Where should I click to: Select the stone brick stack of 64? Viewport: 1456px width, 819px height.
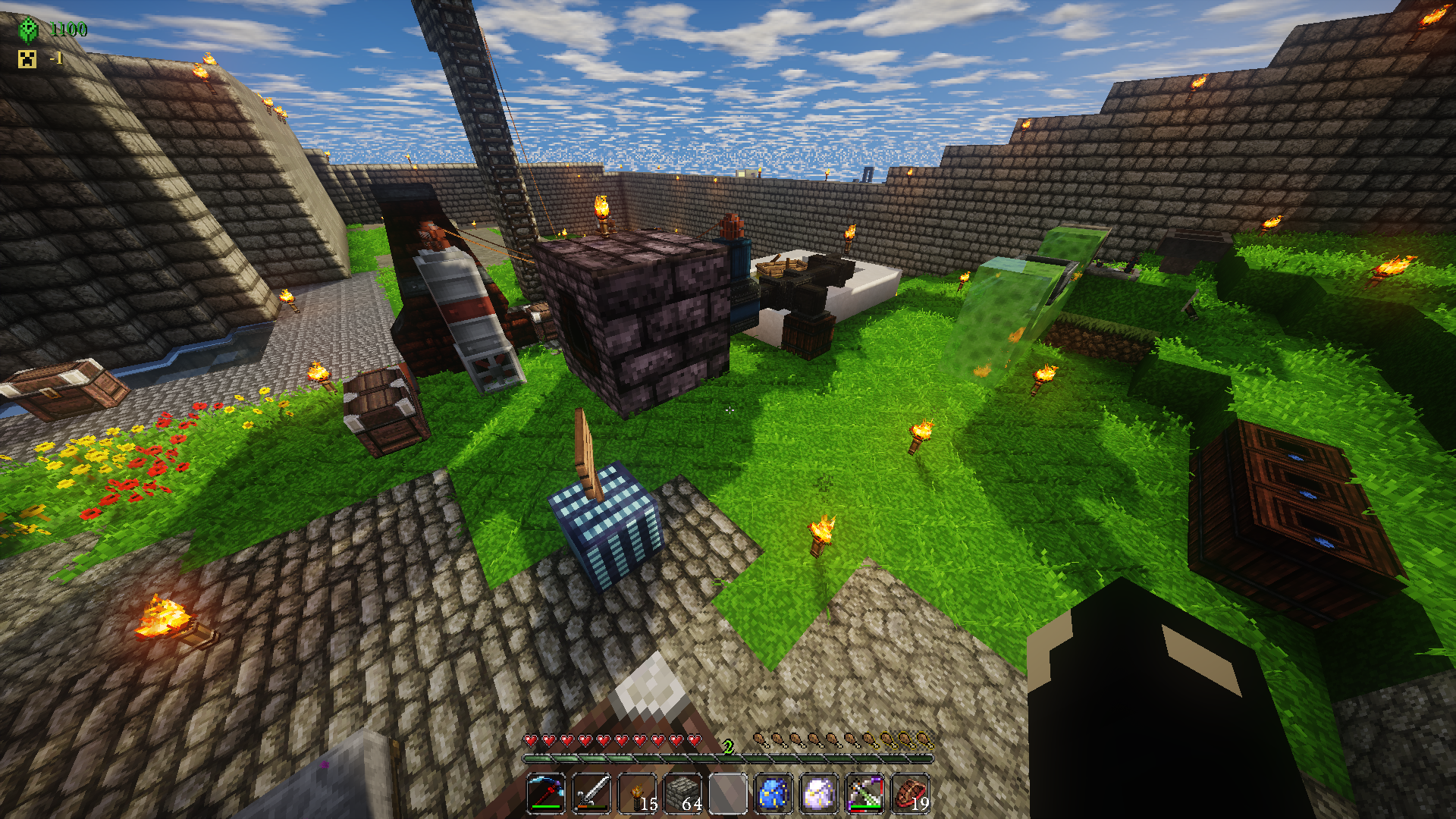tap(682, 794)
